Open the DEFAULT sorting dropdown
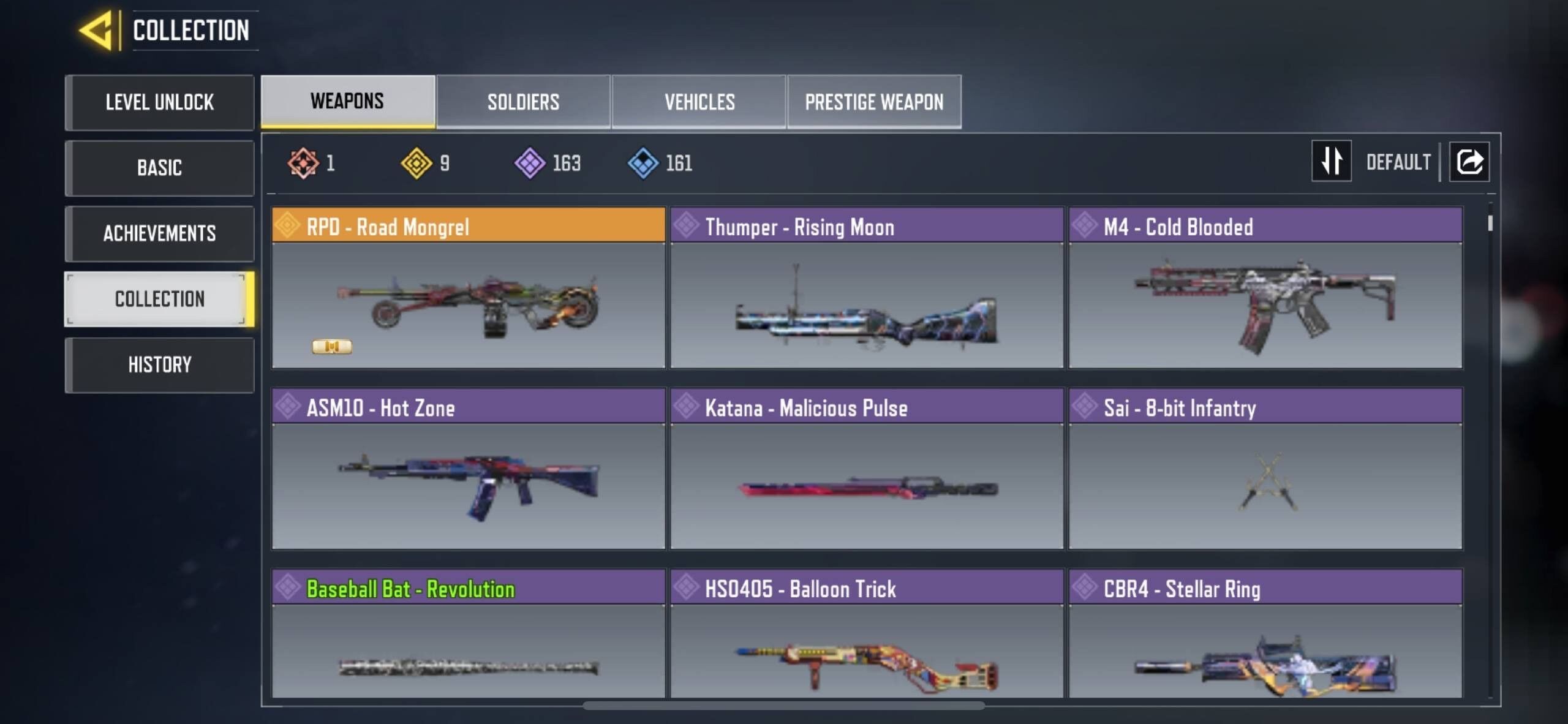 pyautogui.click(x=1398, y=161)
